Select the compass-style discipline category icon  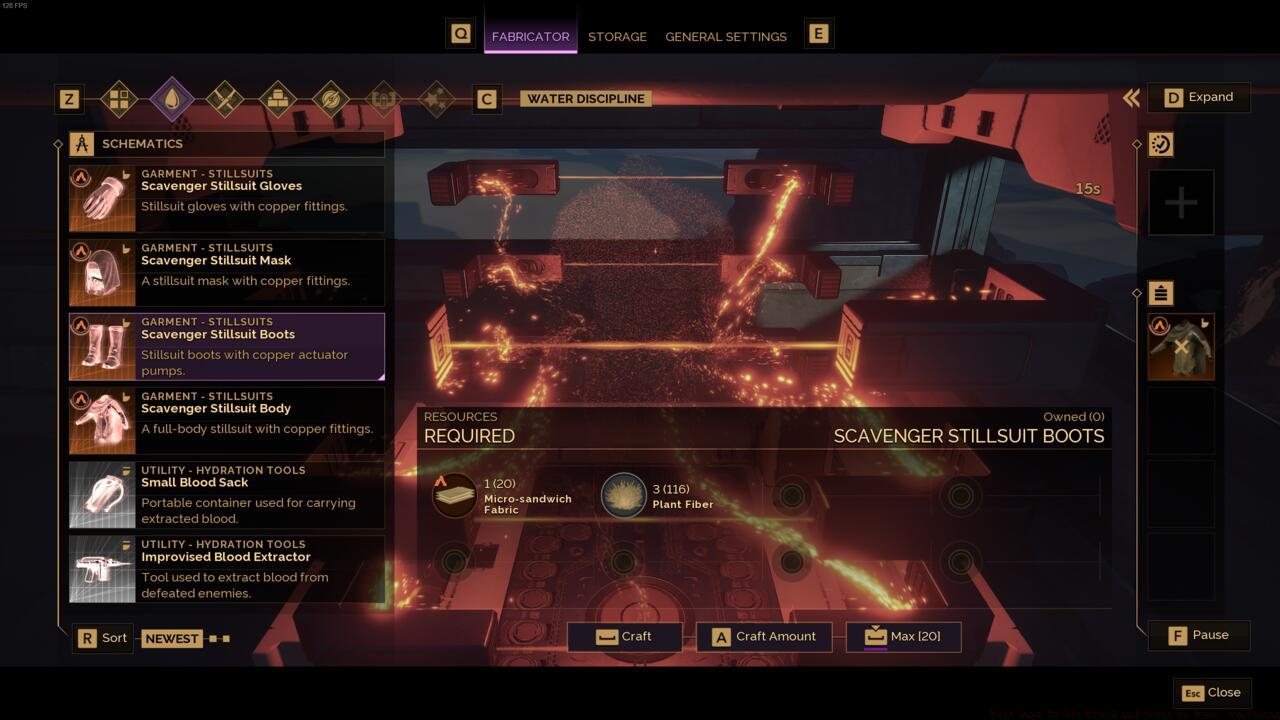point(331,99)
